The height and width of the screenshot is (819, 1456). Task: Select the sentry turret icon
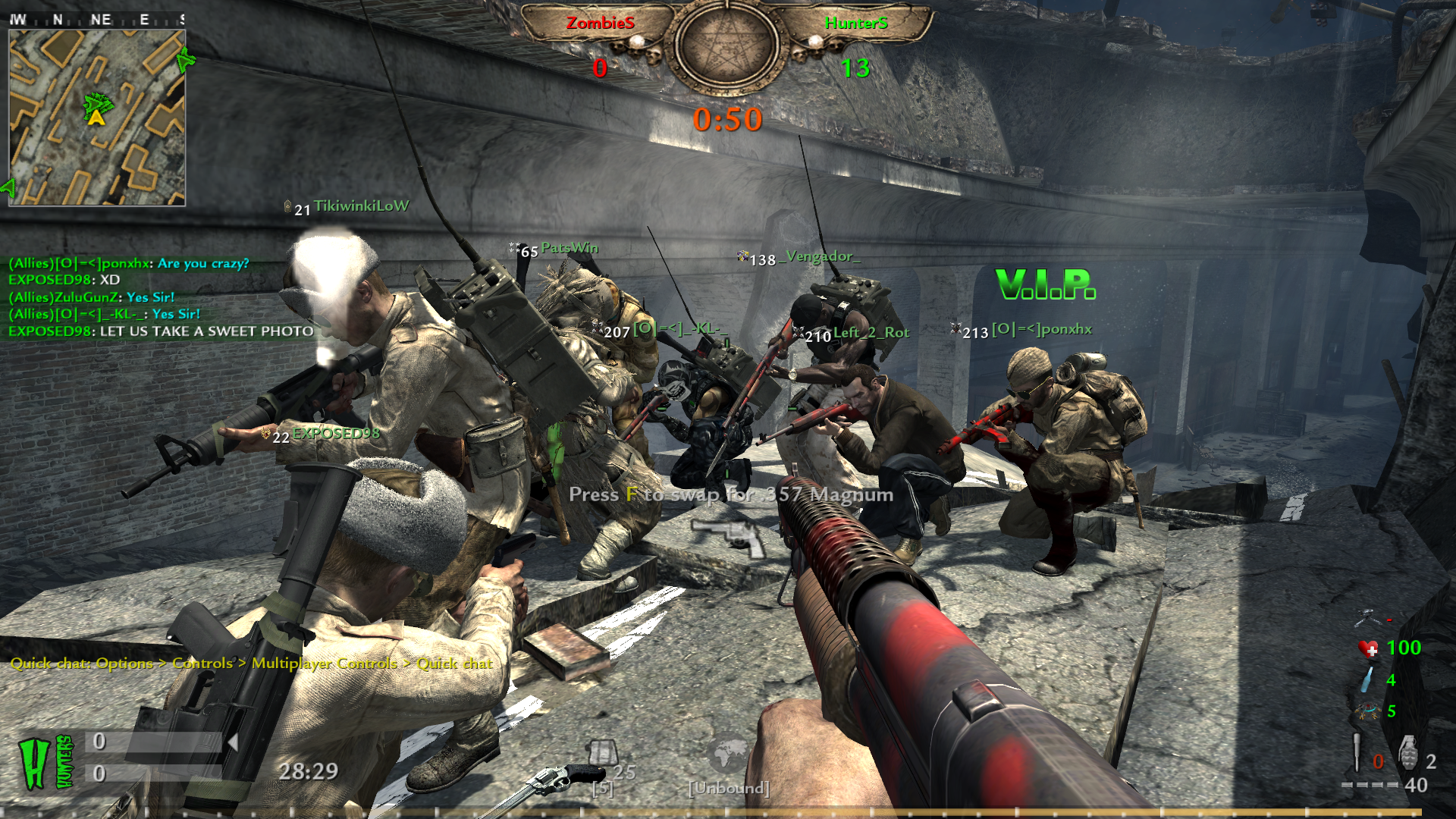(1367, 617)
